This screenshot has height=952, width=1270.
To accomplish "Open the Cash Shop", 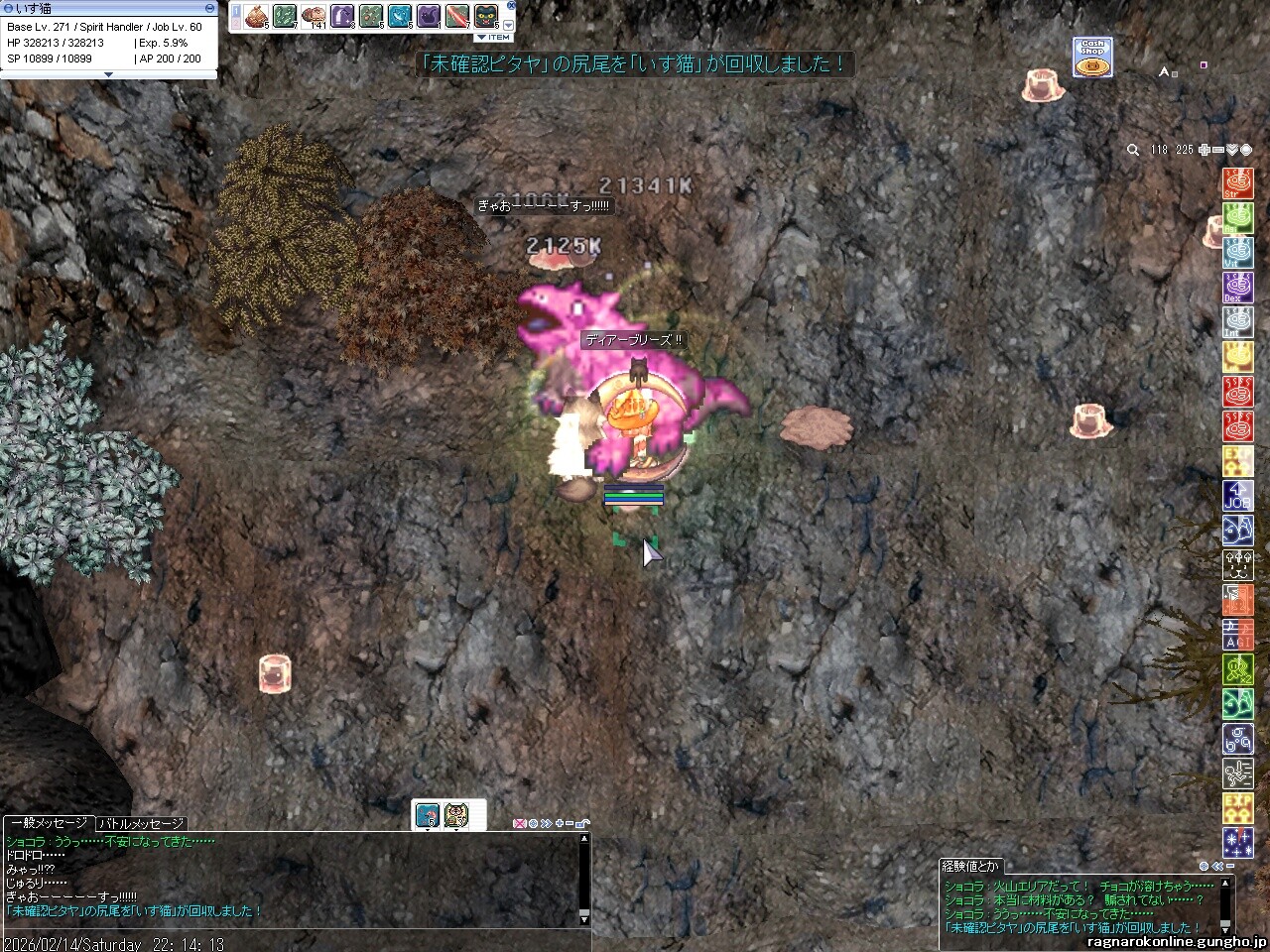I will pos(1092,58).
